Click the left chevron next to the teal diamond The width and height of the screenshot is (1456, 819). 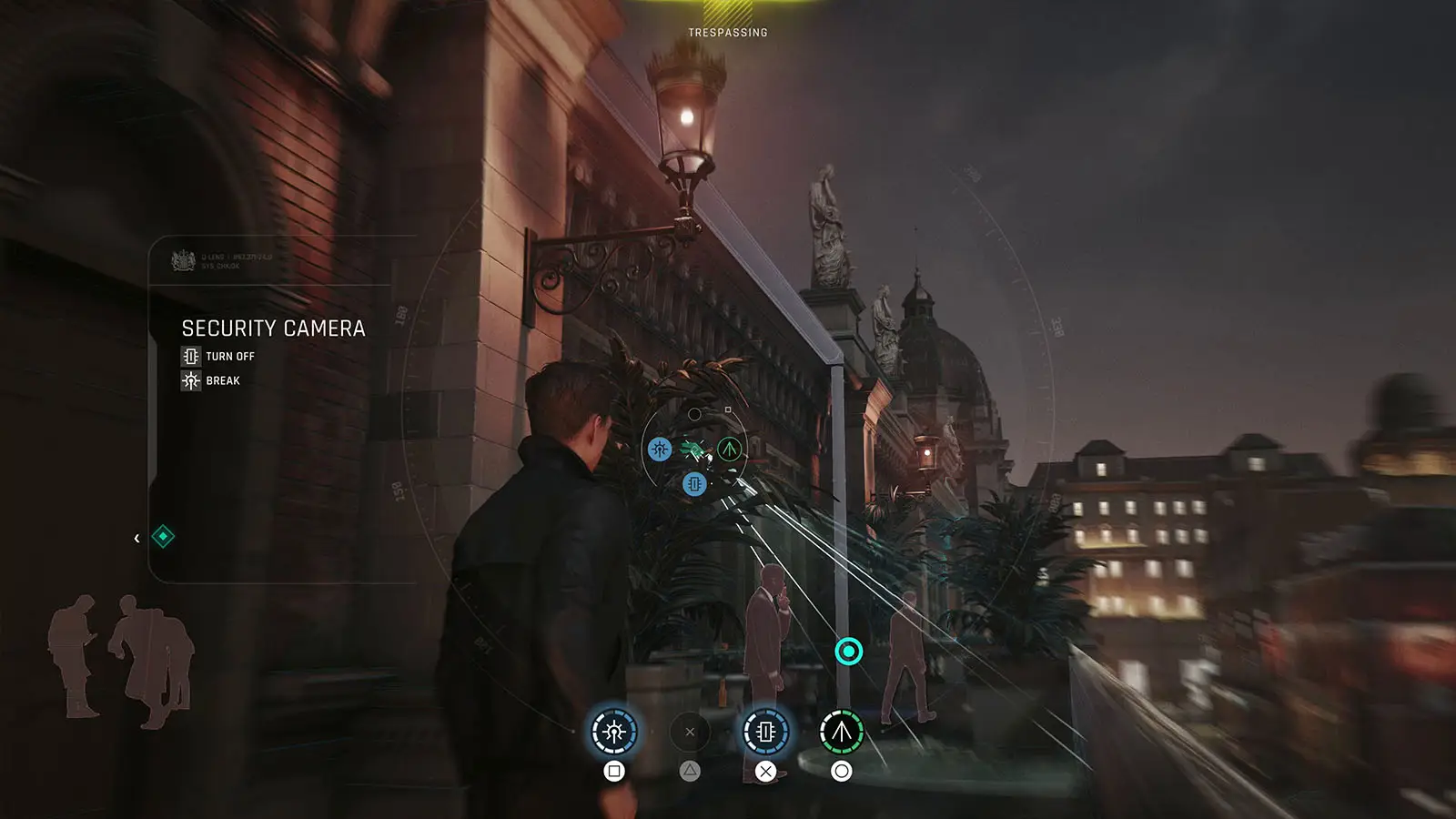pos(136,538)
